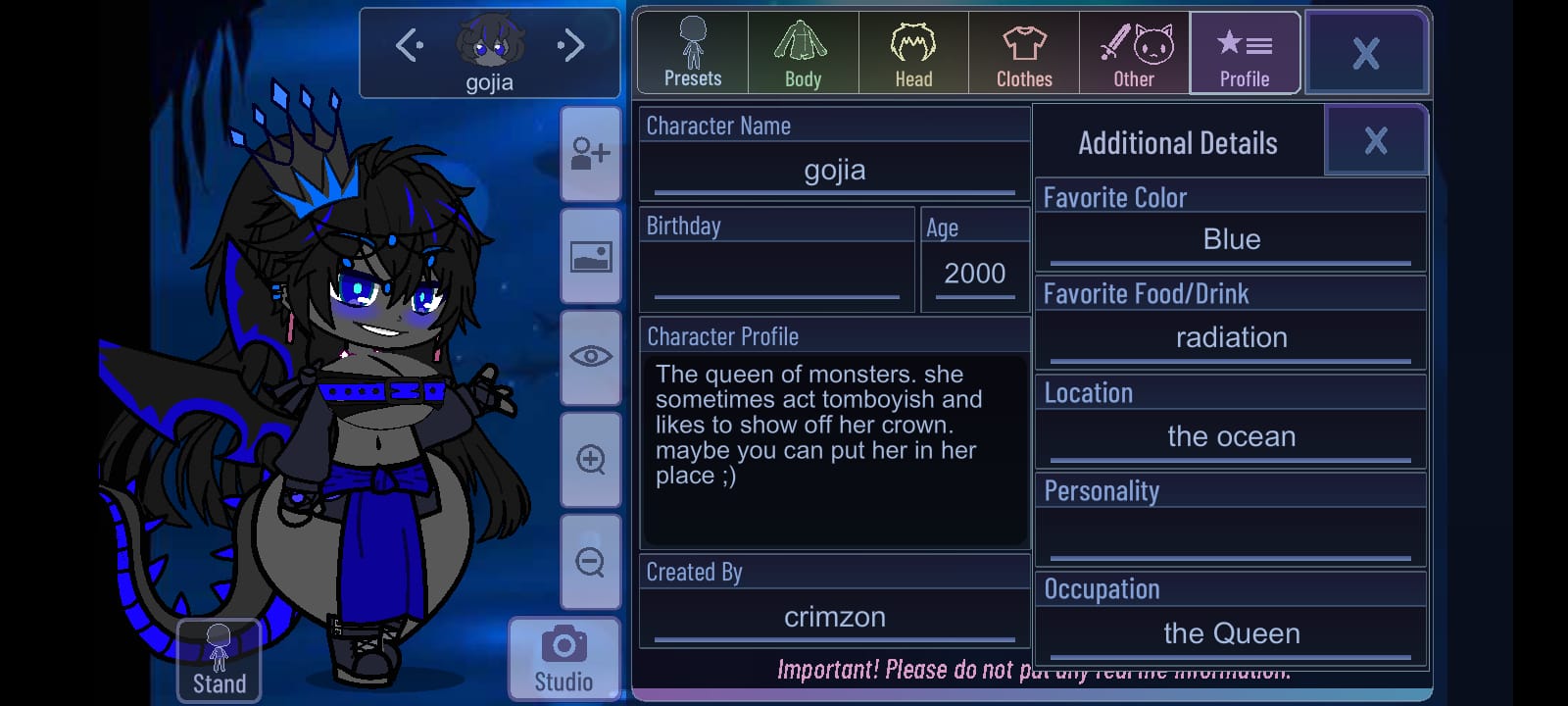
Task: Close the Additional Details panel
Action: click(1375, 141)
